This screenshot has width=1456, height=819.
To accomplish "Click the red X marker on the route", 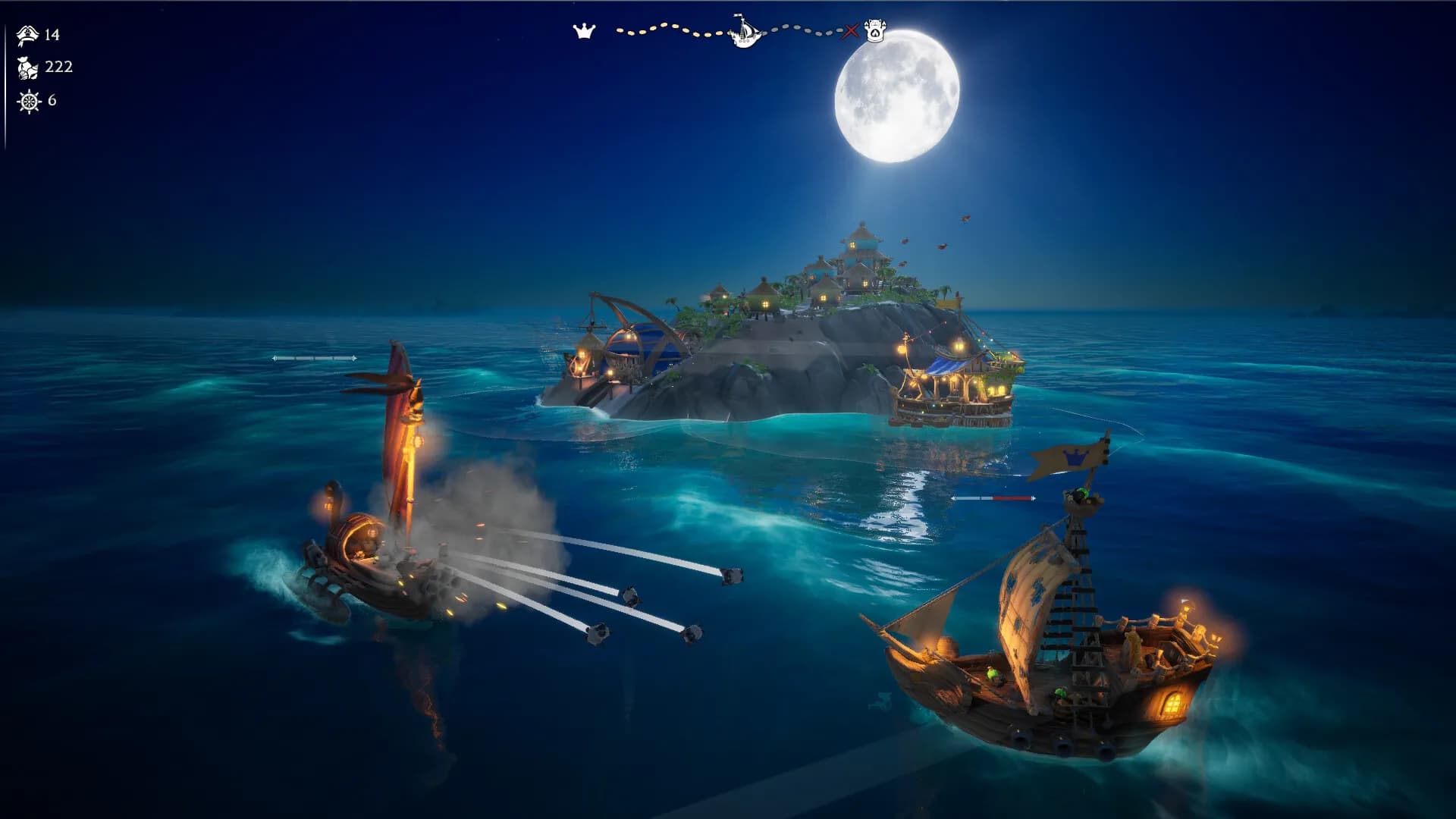I will tap(851, 31).
